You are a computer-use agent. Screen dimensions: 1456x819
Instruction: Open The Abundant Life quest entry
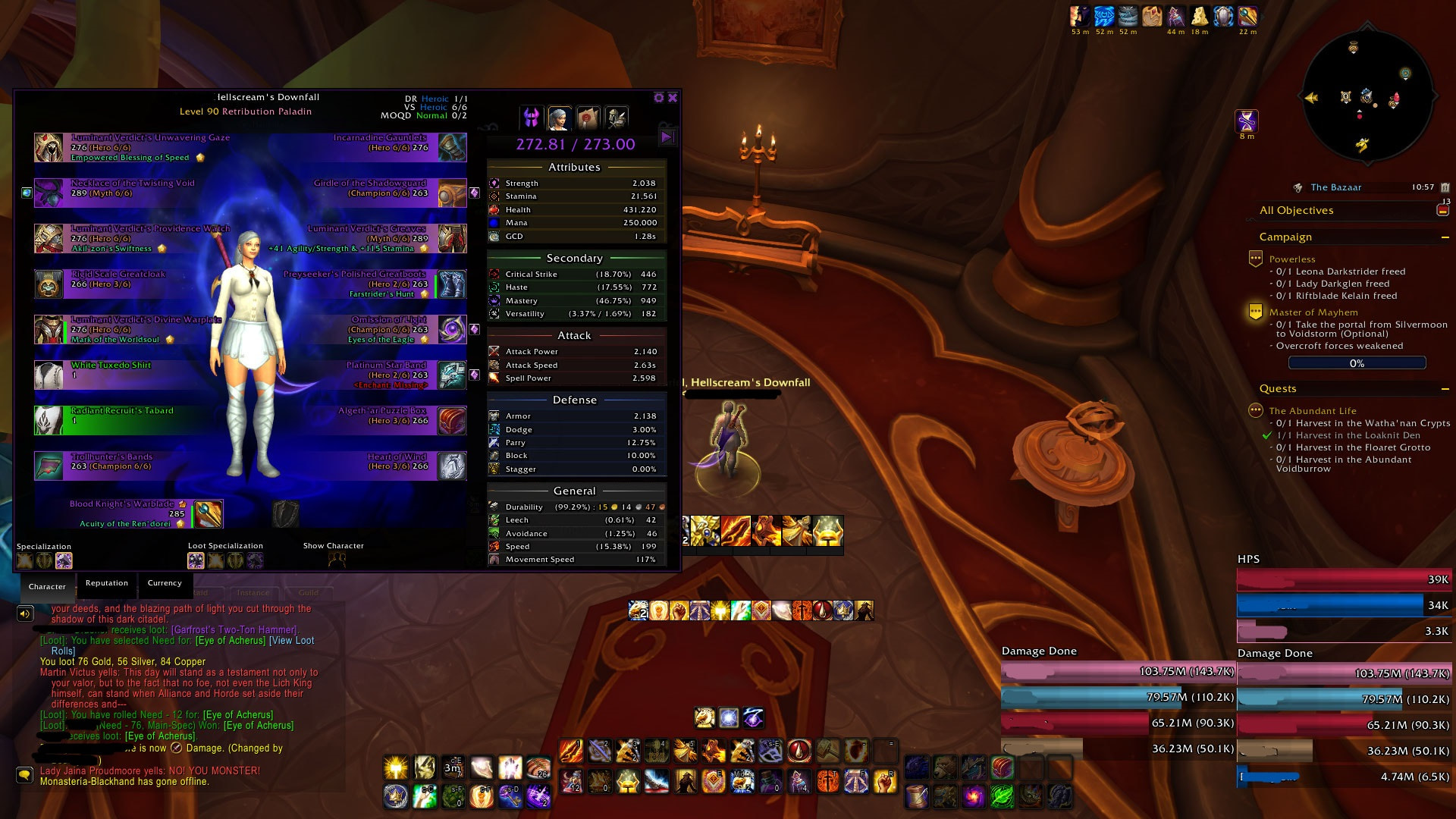point(1313,411)
